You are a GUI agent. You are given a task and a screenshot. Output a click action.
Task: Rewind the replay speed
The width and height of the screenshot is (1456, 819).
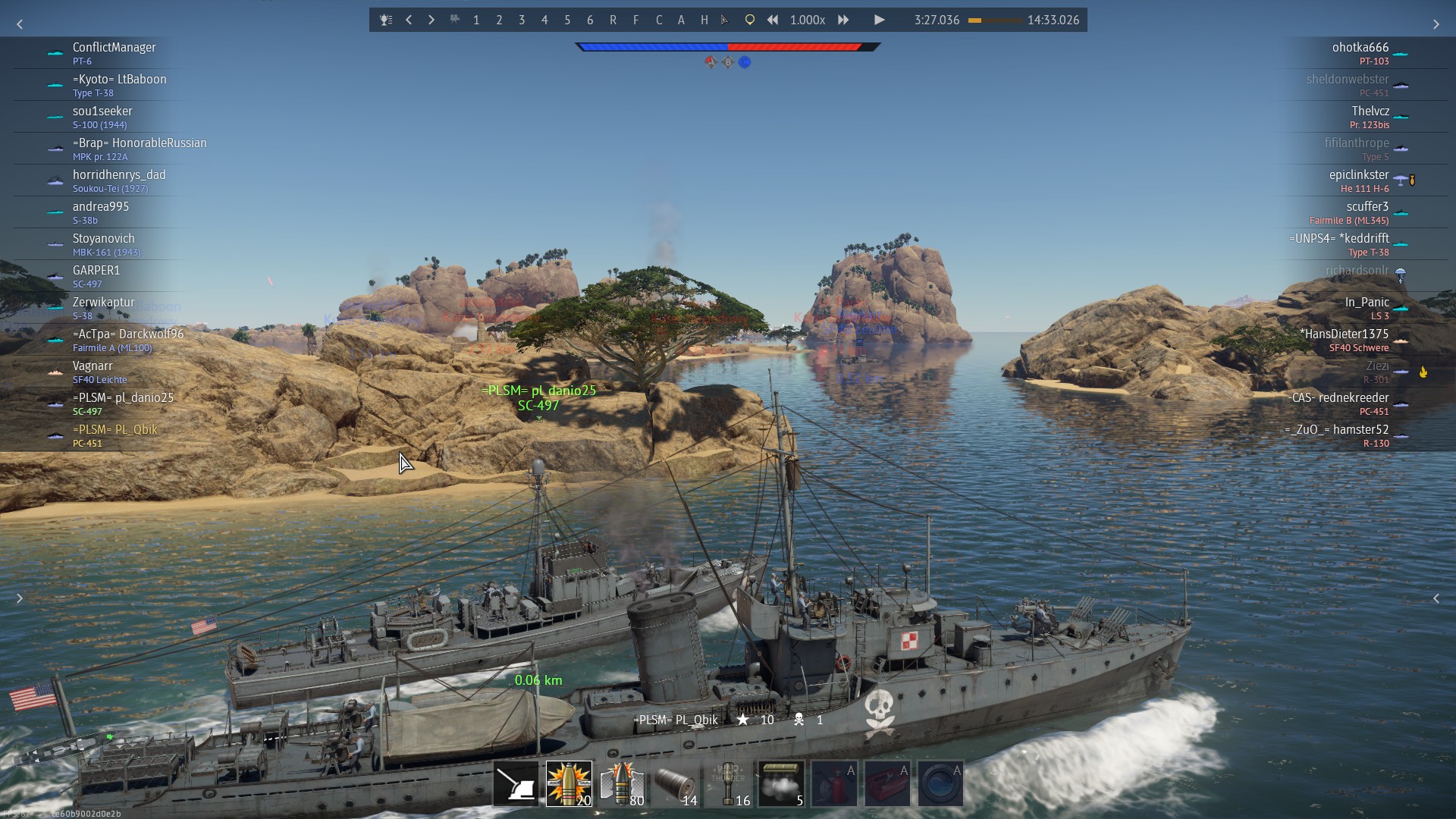pyautogui.click(x=772, y=20)
